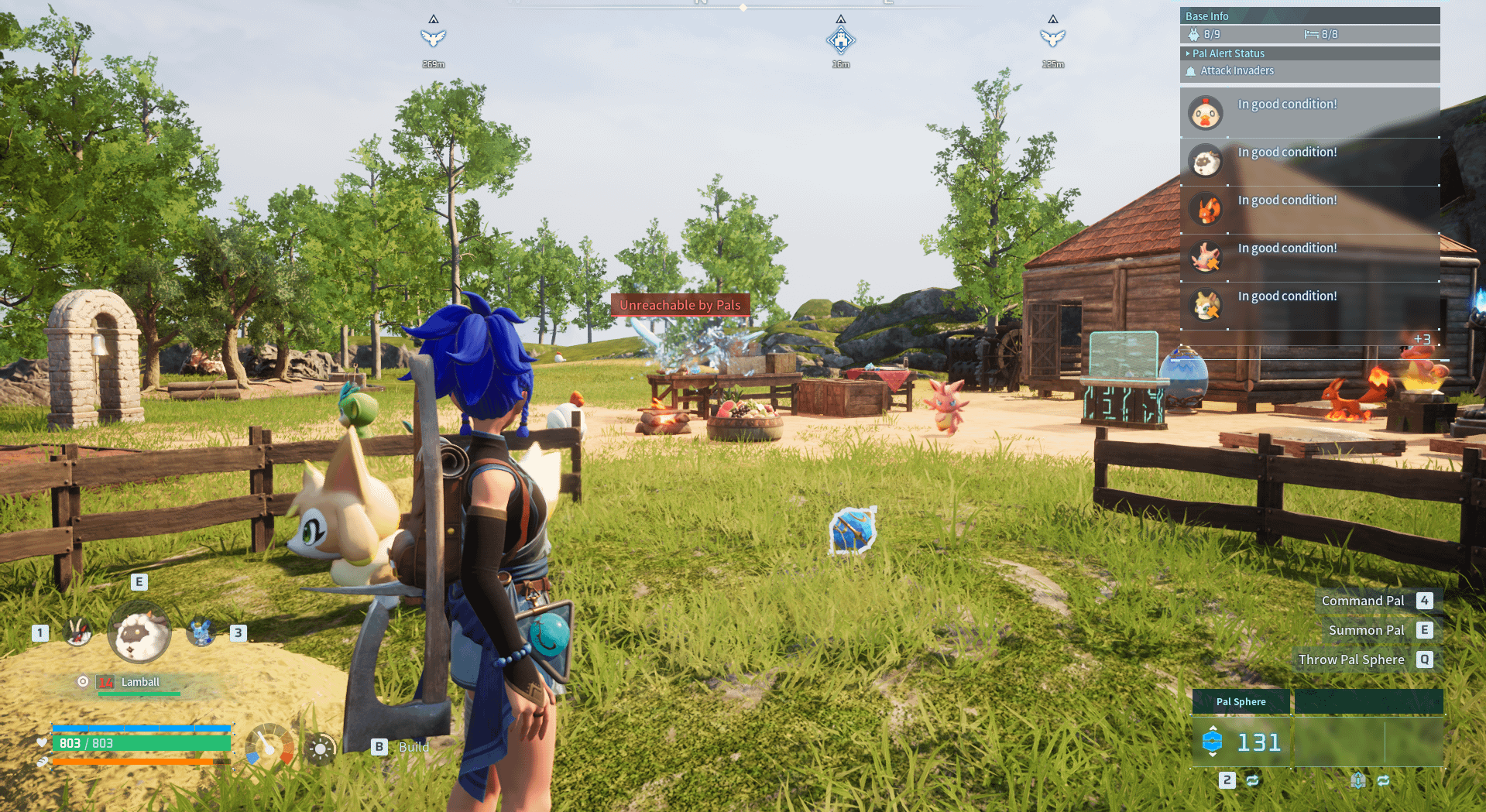Click the Command Pal action label

1362,601
